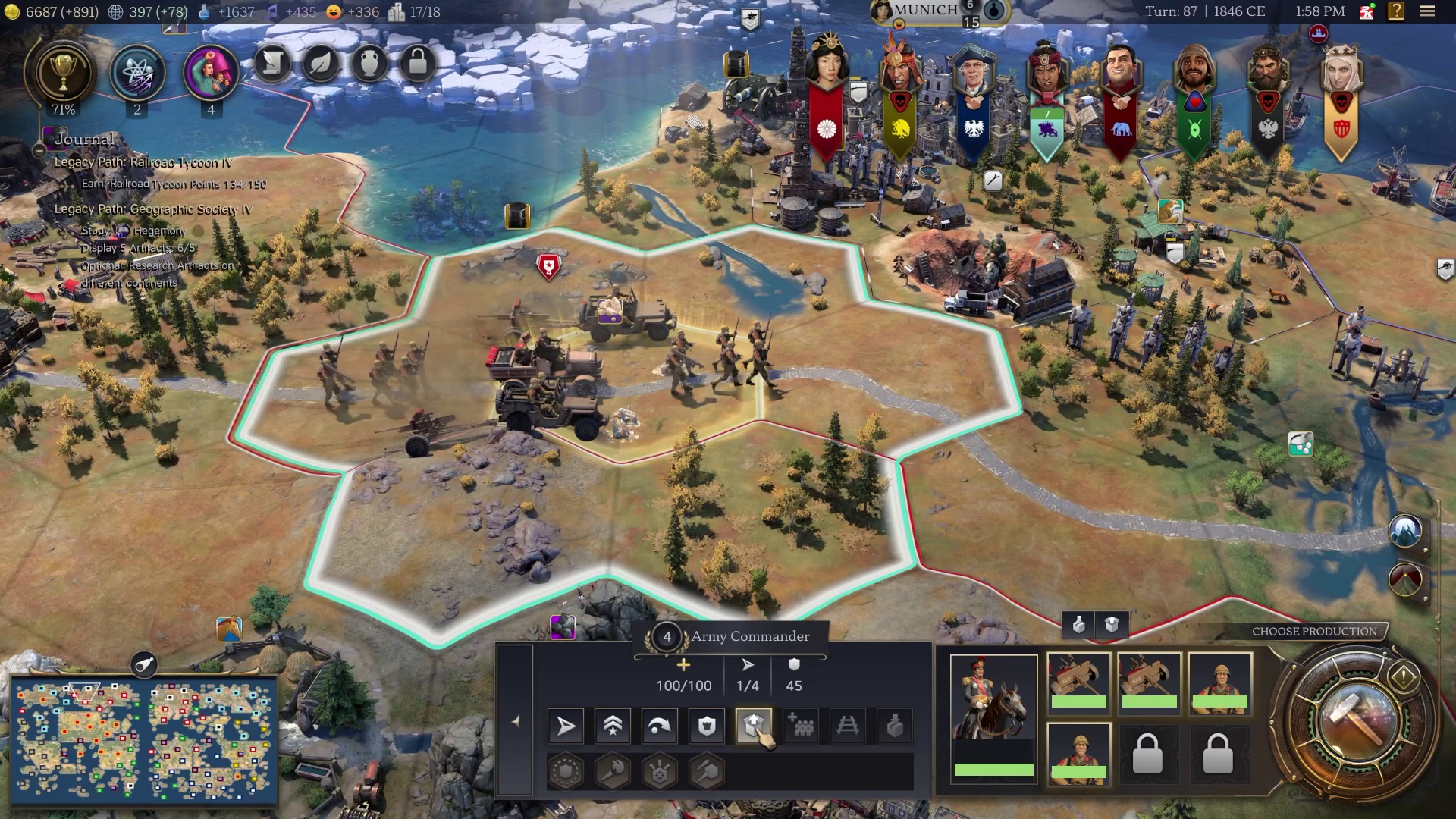The height and width of the screenshot is (819, 1456).
Task: Open the trophy victory progress panel
Action: (62, 73)
